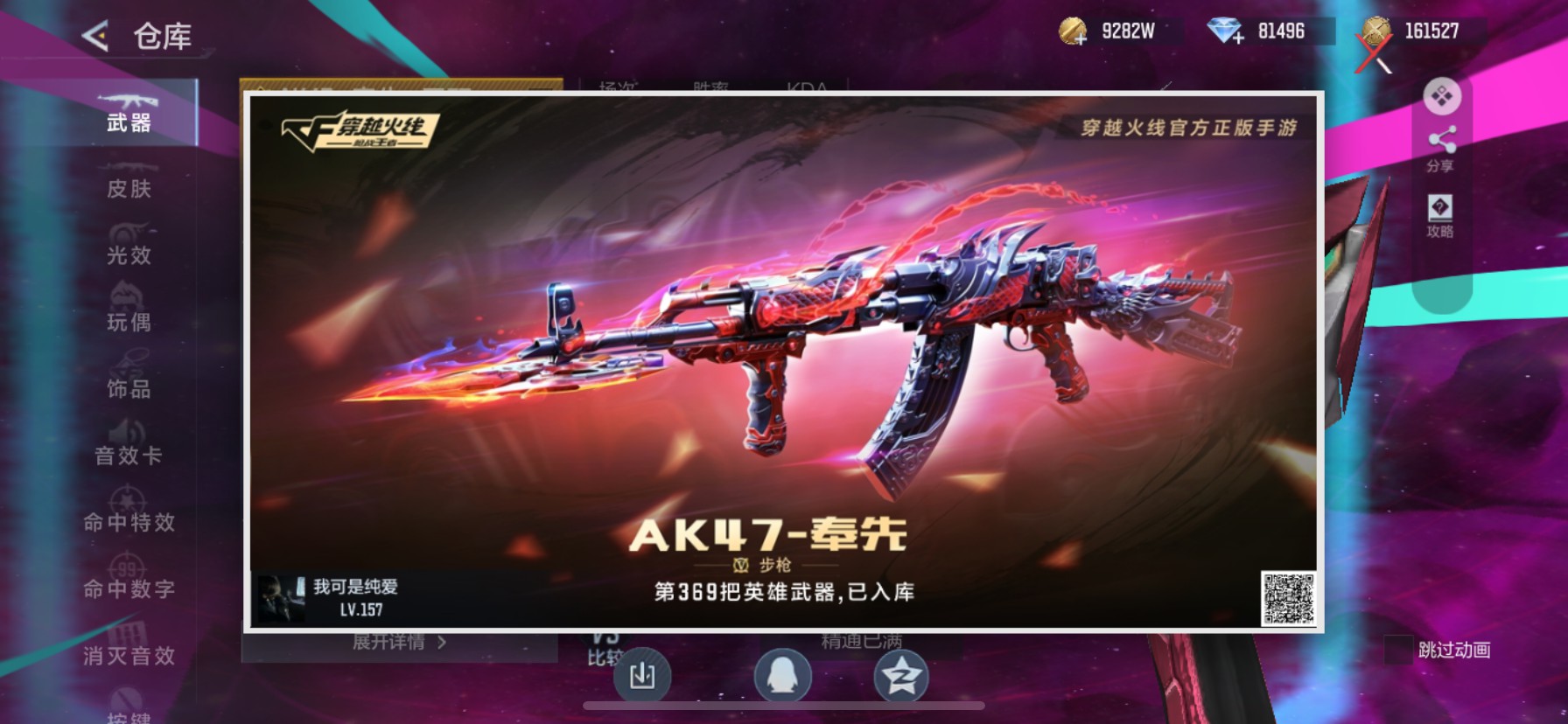Tap the download icon to save the showcase

tap(645, 678)
